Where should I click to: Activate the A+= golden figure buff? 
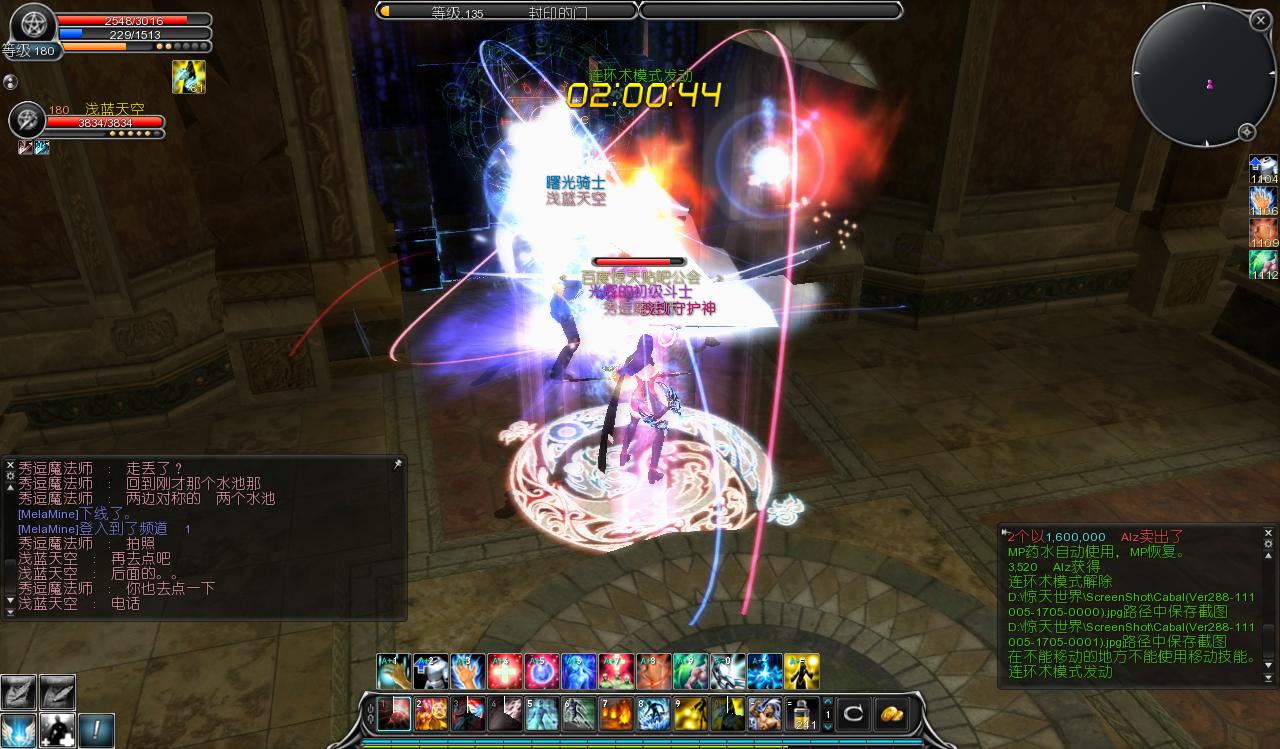pos(801,672)
